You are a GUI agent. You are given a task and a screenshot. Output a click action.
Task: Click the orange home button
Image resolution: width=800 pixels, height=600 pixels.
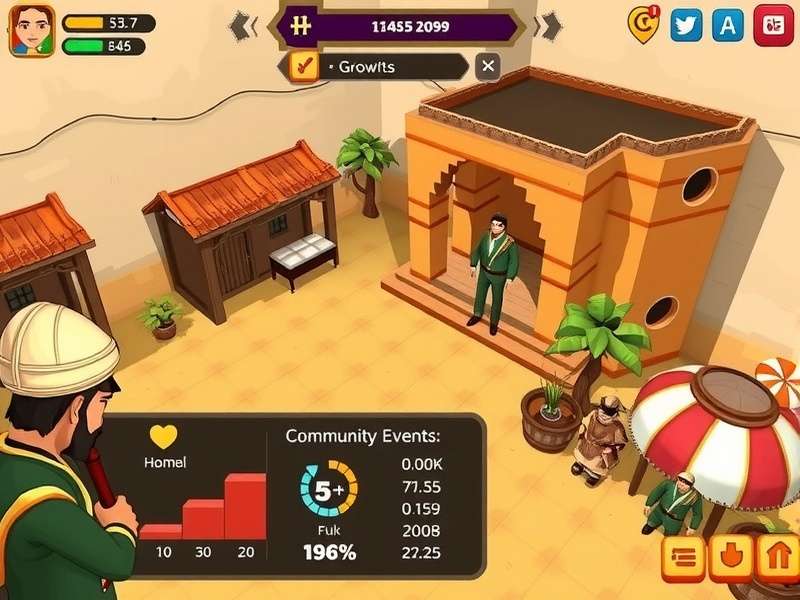click(x=776, y=559)
